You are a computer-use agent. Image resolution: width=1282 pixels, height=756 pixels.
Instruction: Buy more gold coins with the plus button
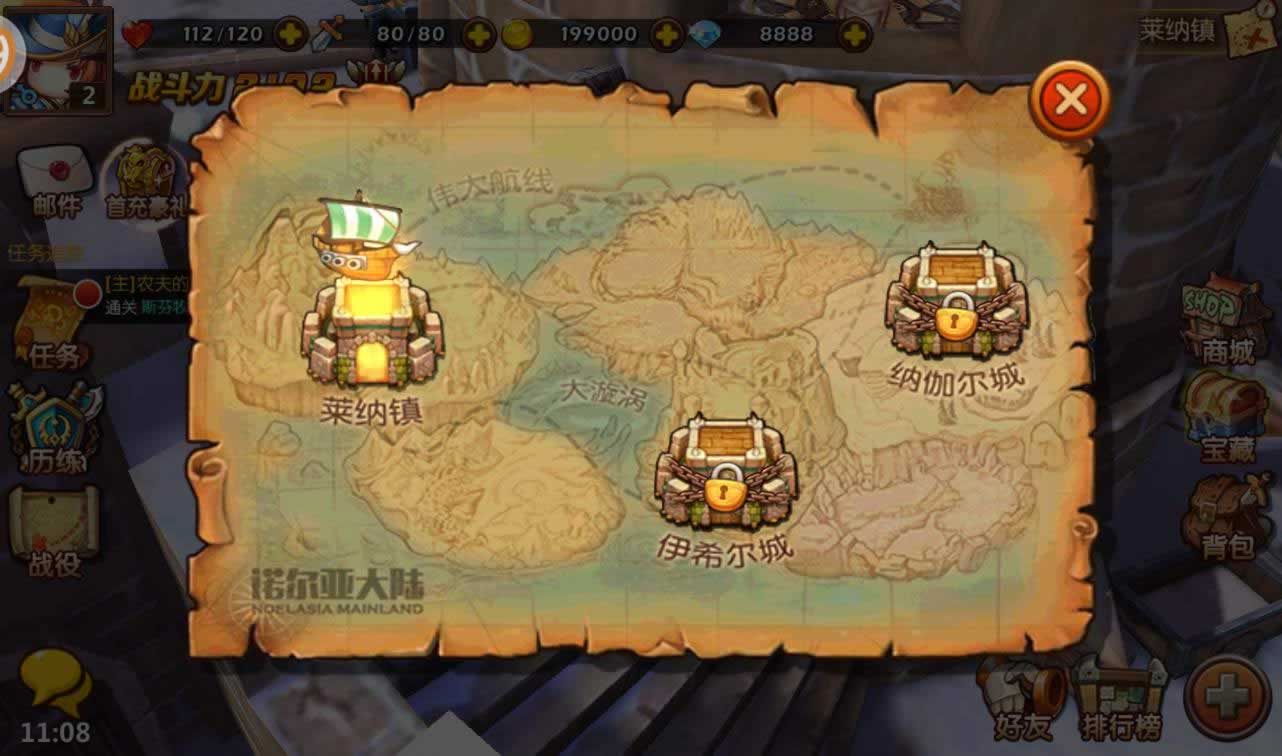(667, 35)
